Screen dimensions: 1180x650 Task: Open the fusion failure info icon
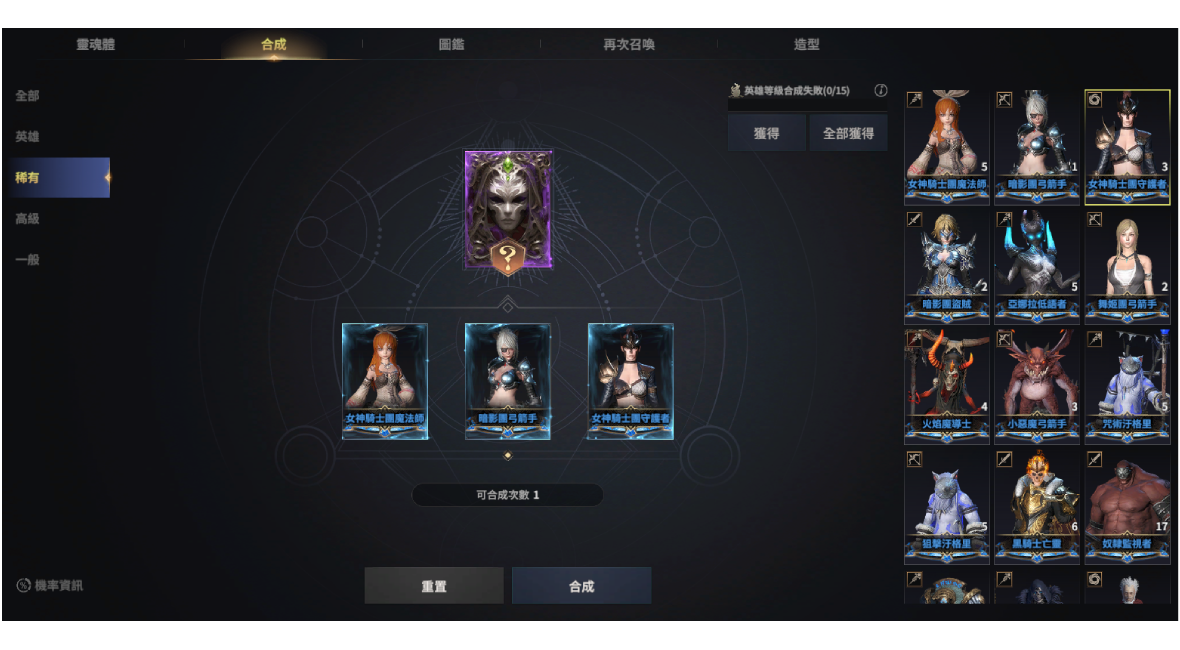881,90
